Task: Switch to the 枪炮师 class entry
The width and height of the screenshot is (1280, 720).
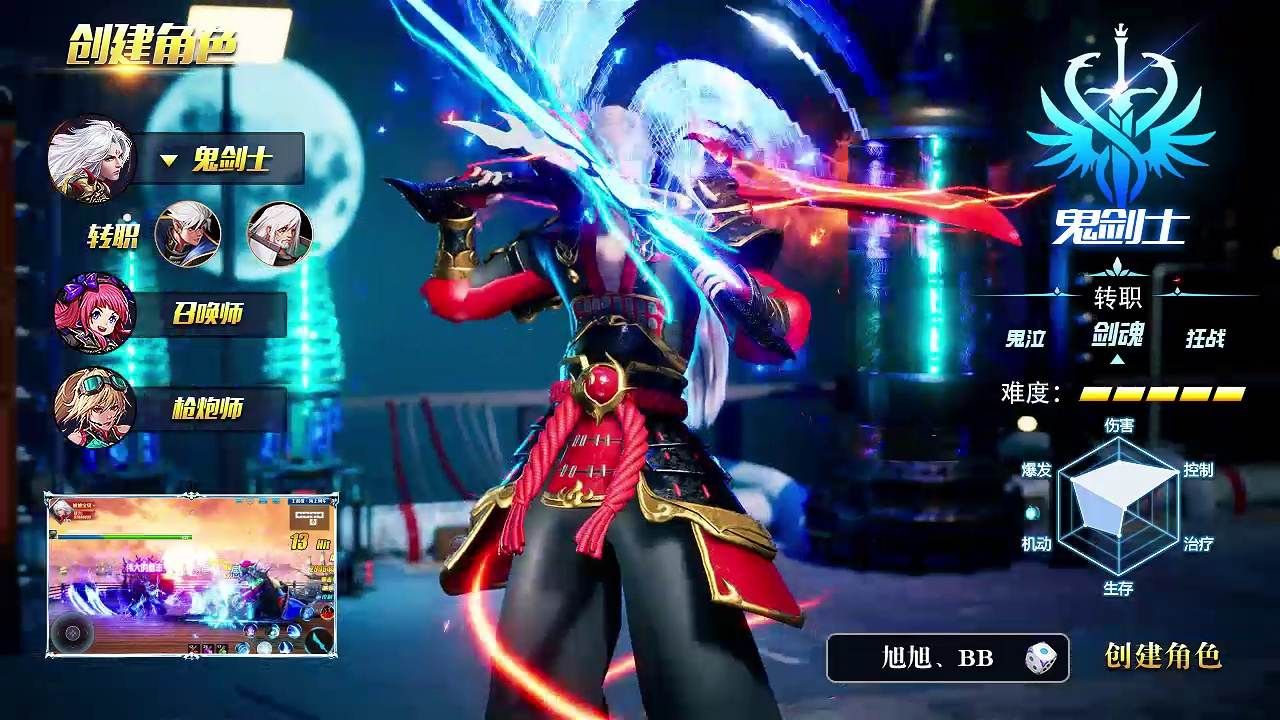Action: [208, 405]
